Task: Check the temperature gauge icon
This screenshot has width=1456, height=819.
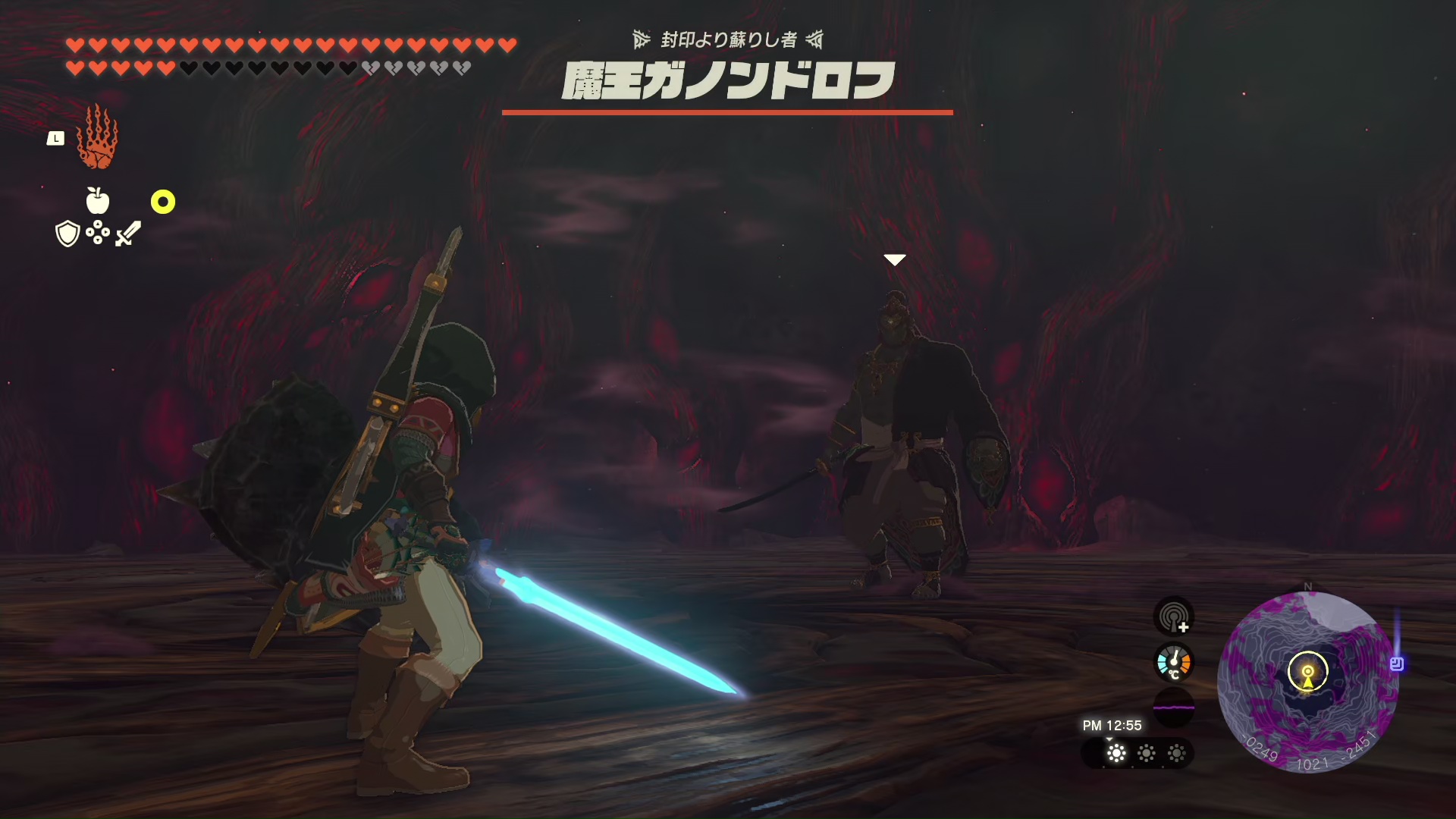Action: (x=1174, y=662)
